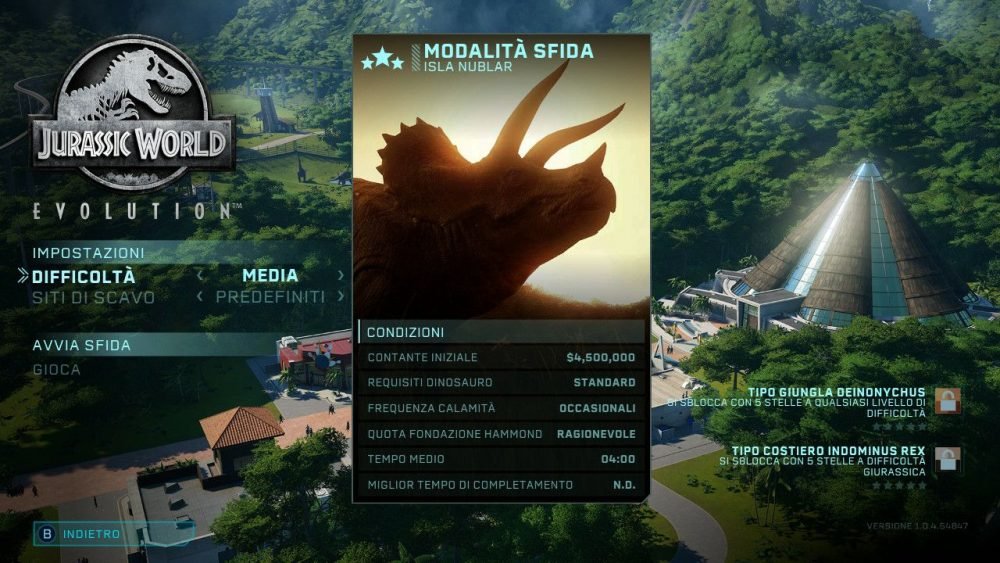The height and width of the screenshot is (563, 1000).
Task: Click the left arrow beside Media difficulty
Action: coord(200,276)
